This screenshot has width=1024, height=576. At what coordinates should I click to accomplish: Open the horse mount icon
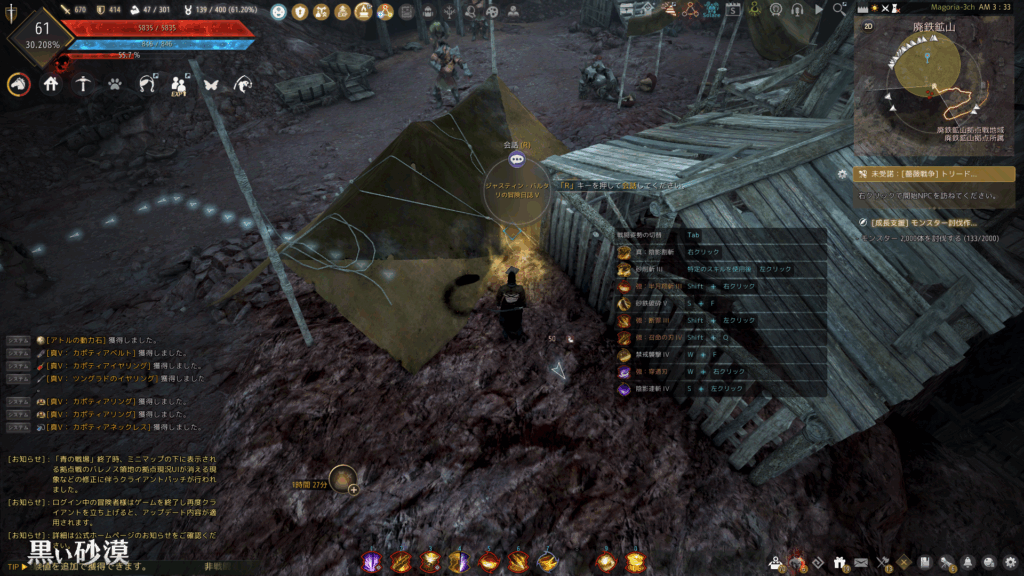[x=18, y=84]
